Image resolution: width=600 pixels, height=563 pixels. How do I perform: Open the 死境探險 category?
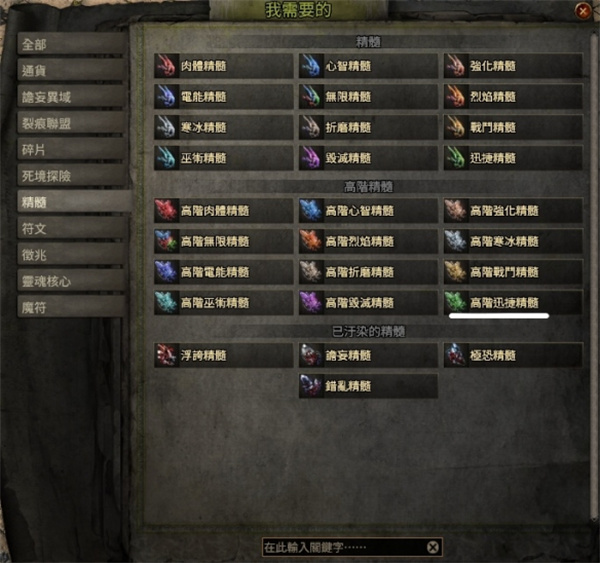(71, 175)
